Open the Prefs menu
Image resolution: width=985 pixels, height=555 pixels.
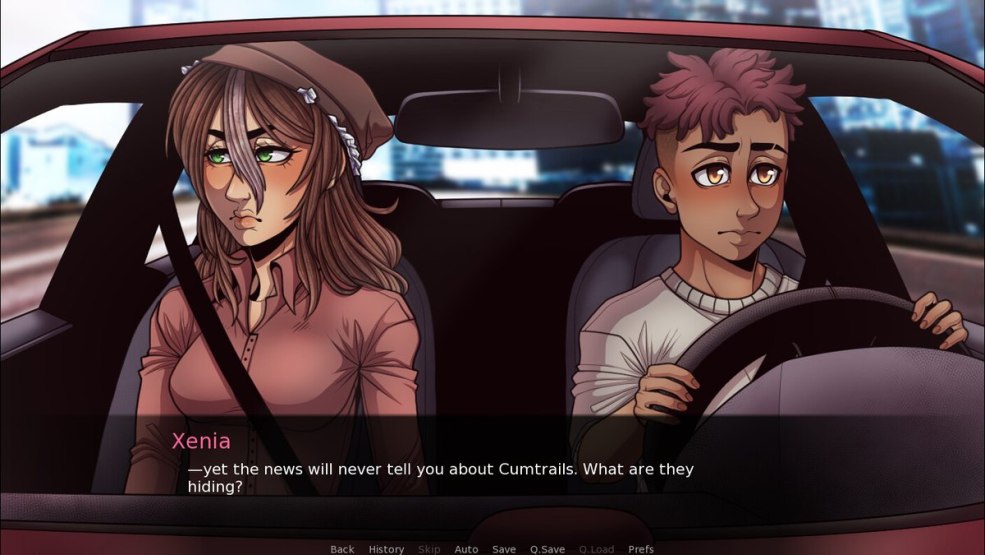coord(641,549)
